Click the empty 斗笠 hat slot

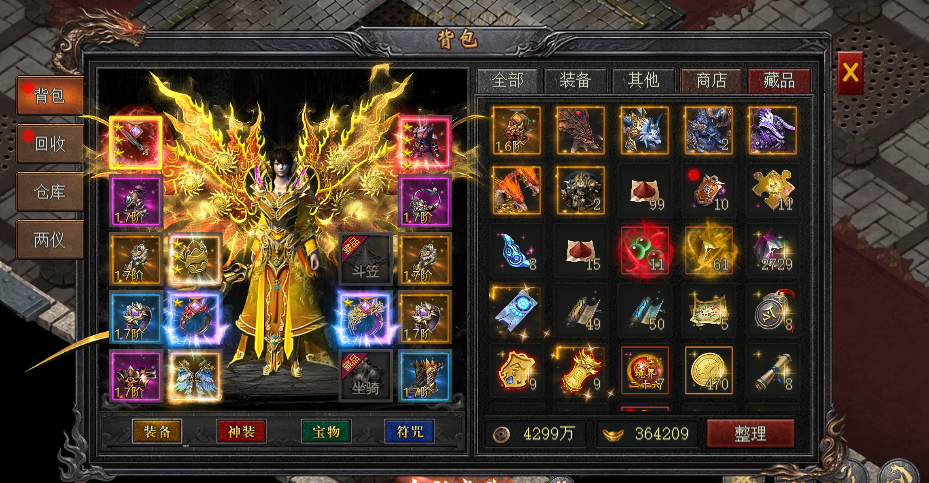click(362, 257)
